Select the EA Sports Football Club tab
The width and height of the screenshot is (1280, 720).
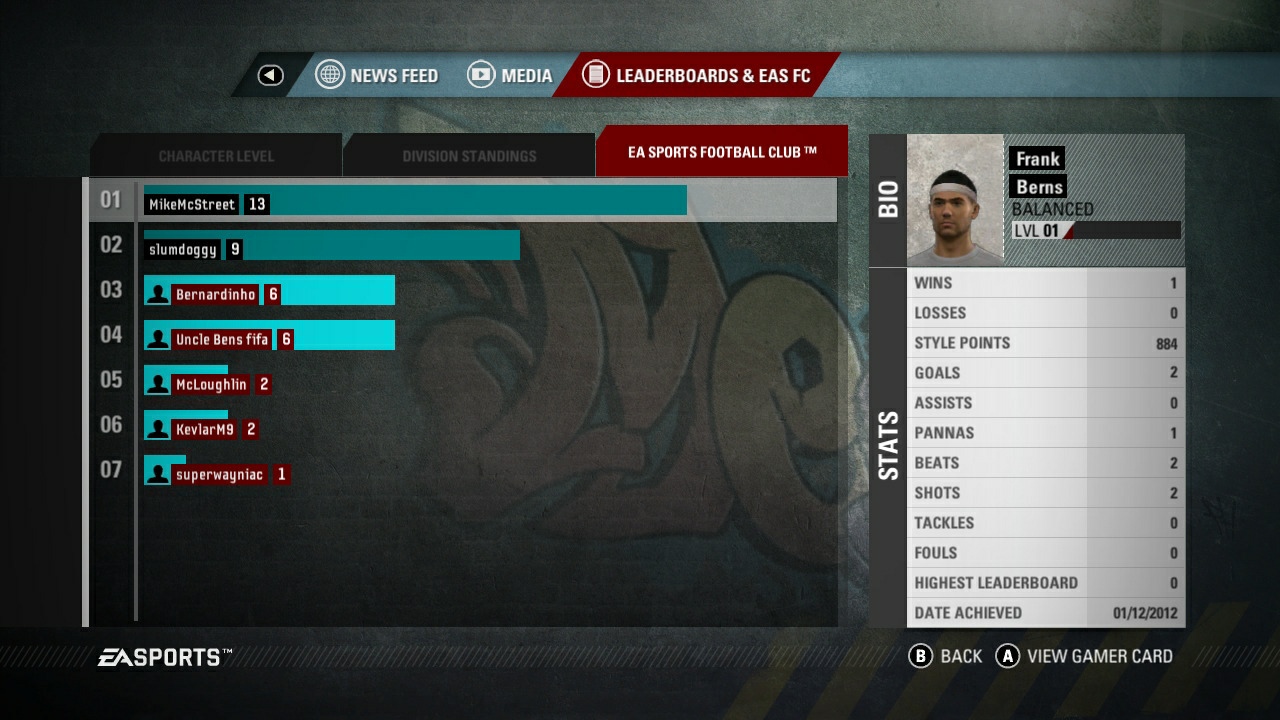[721, 152]
